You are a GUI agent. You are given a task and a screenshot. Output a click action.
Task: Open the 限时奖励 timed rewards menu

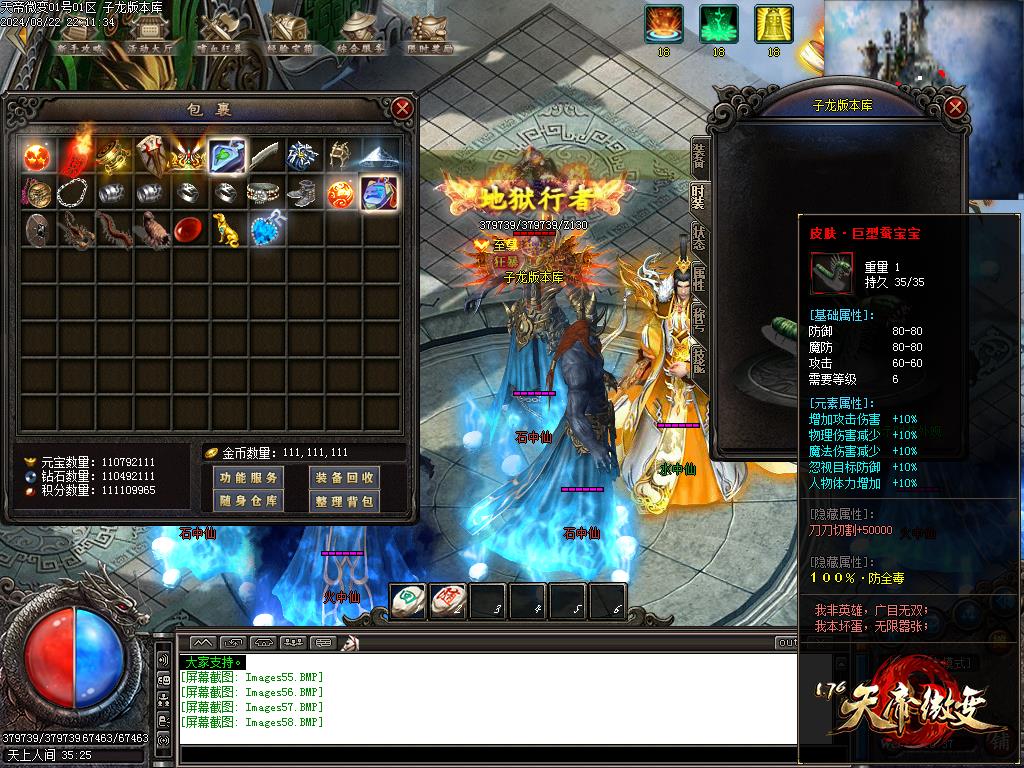430,34
